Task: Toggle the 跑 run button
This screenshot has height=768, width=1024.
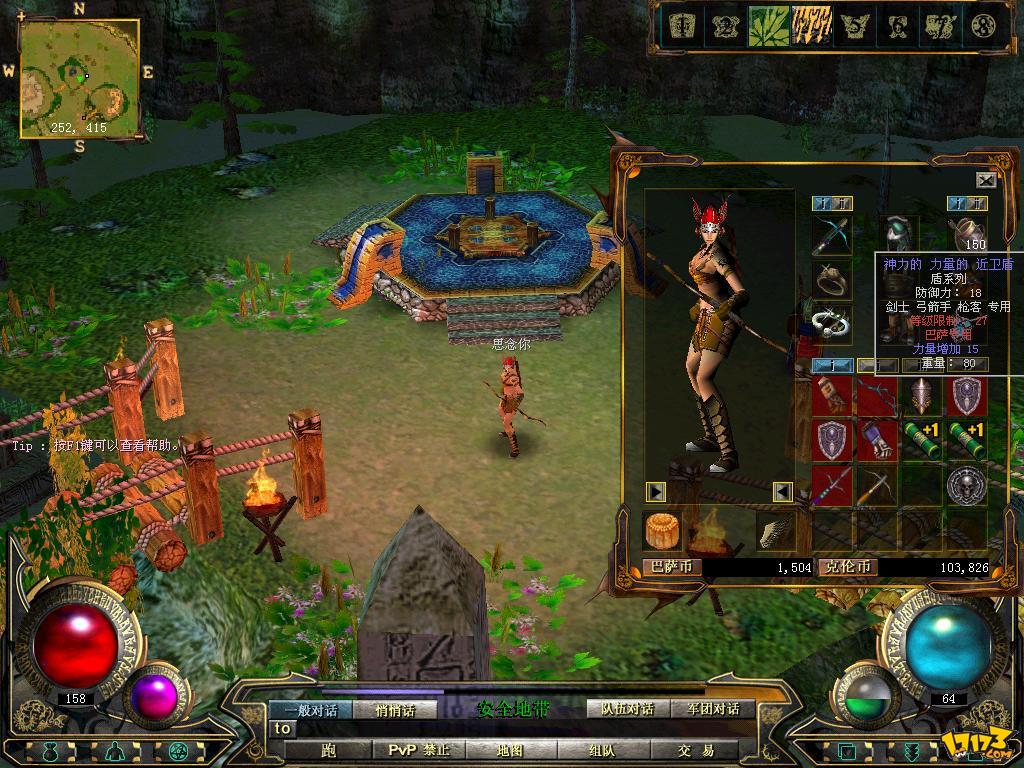Action: click(328, 750)
